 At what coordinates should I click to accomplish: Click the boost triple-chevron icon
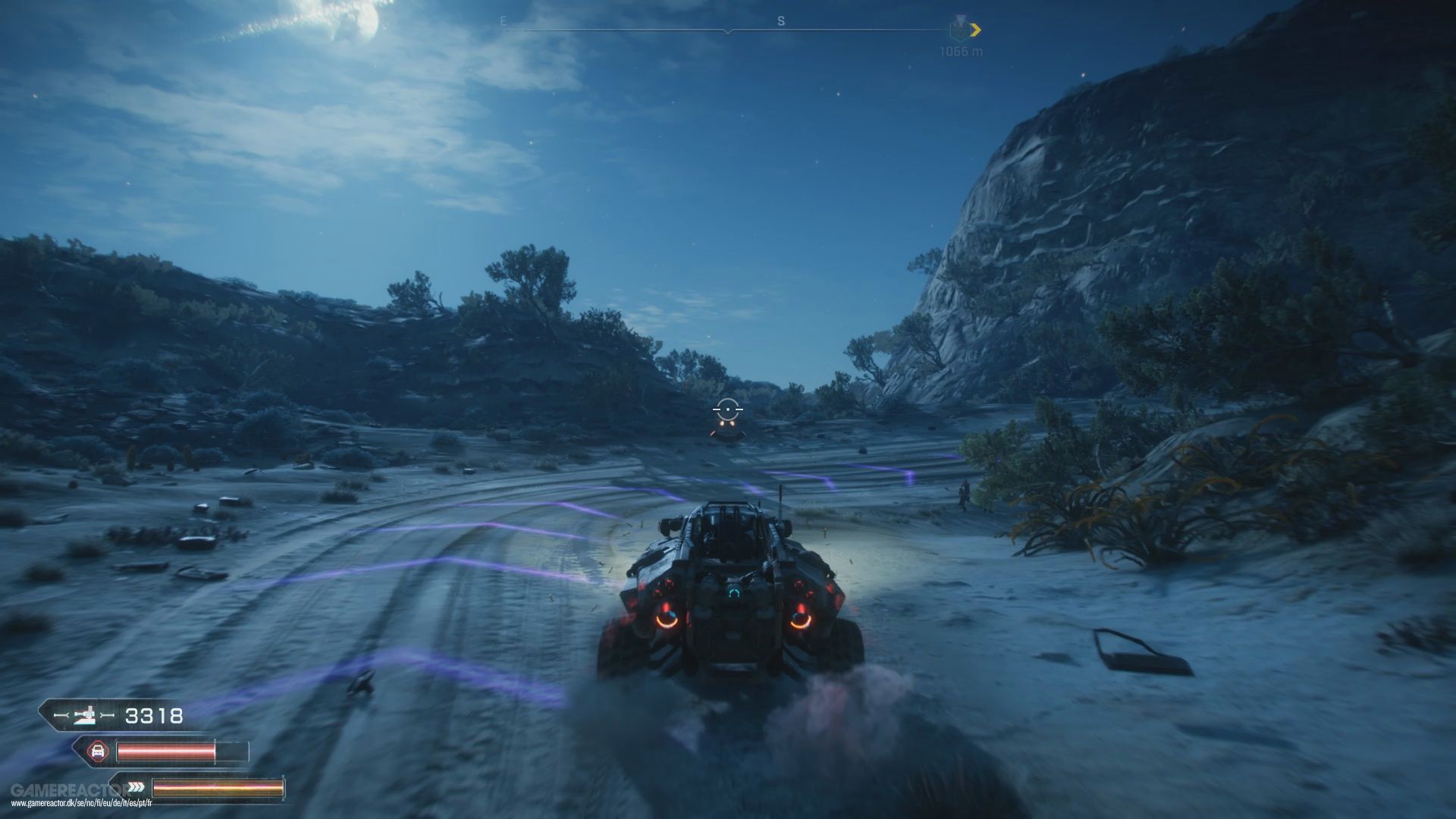point(136,789)
